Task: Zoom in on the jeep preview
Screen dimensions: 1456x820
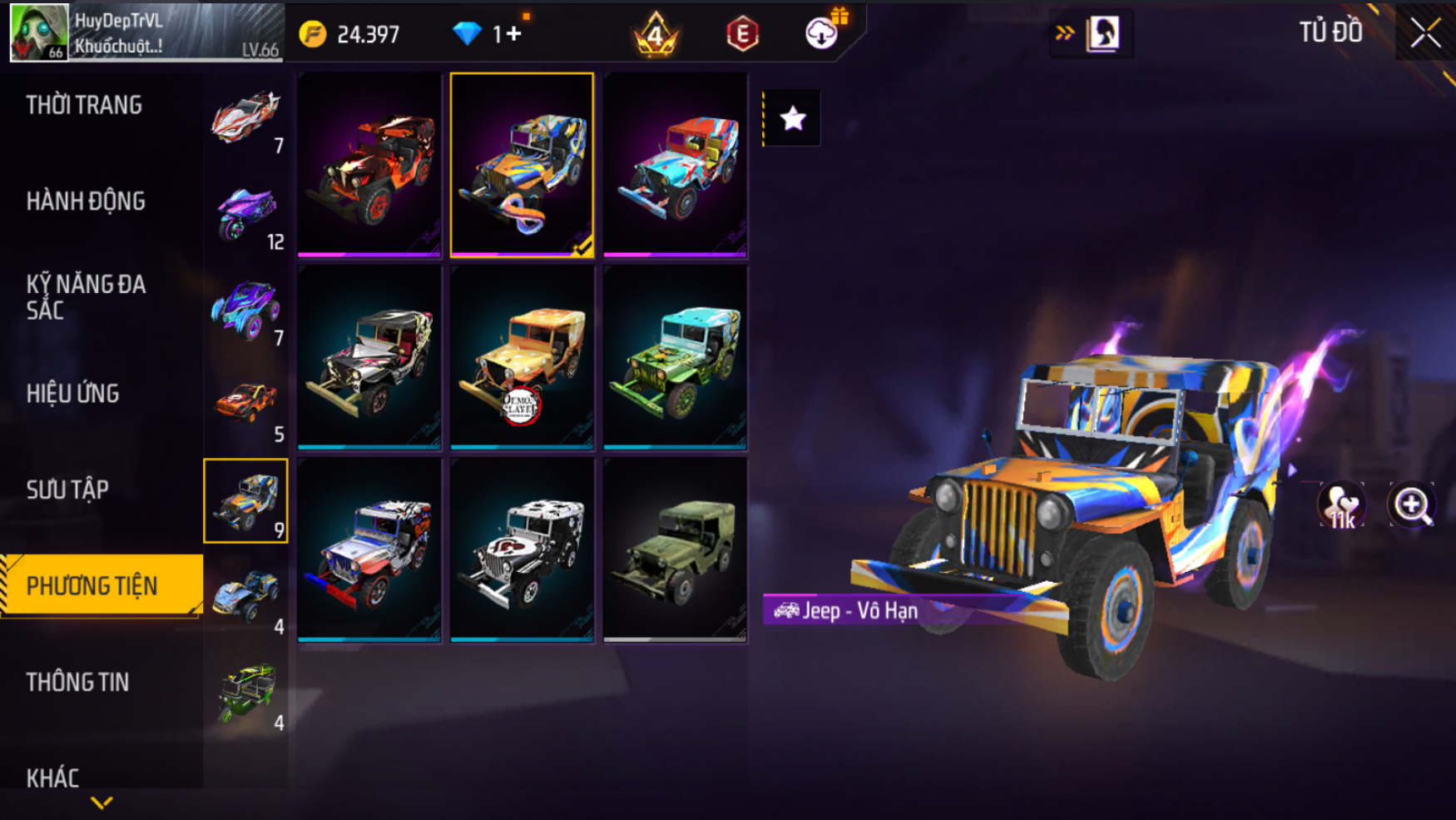Action: 1412,504
